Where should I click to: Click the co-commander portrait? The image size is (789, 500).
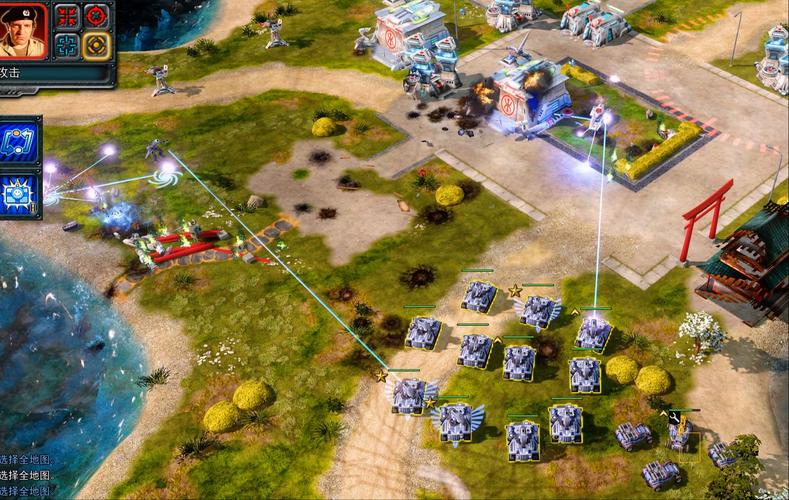pyautogui.click(x=24, y=30)
